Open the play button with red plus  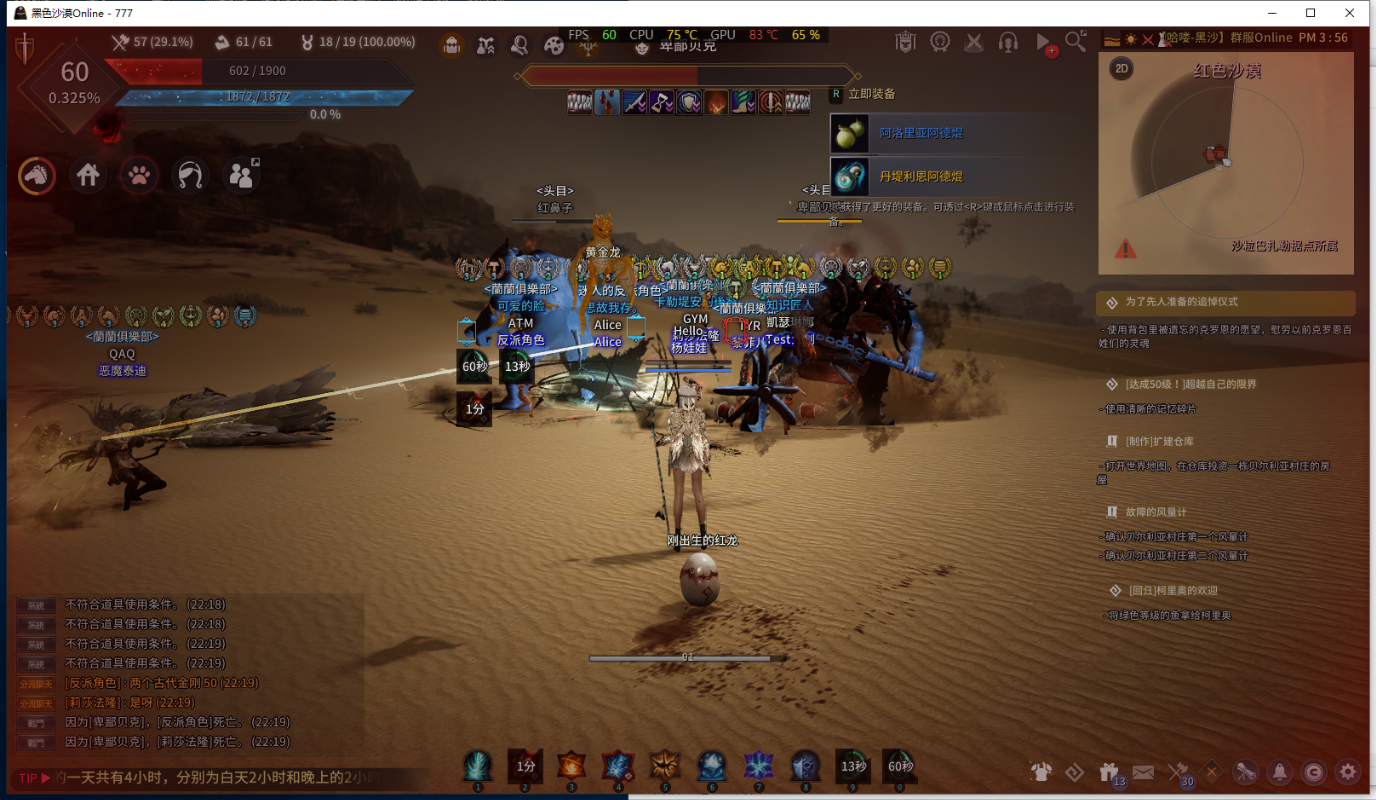tap(1044, 43)
